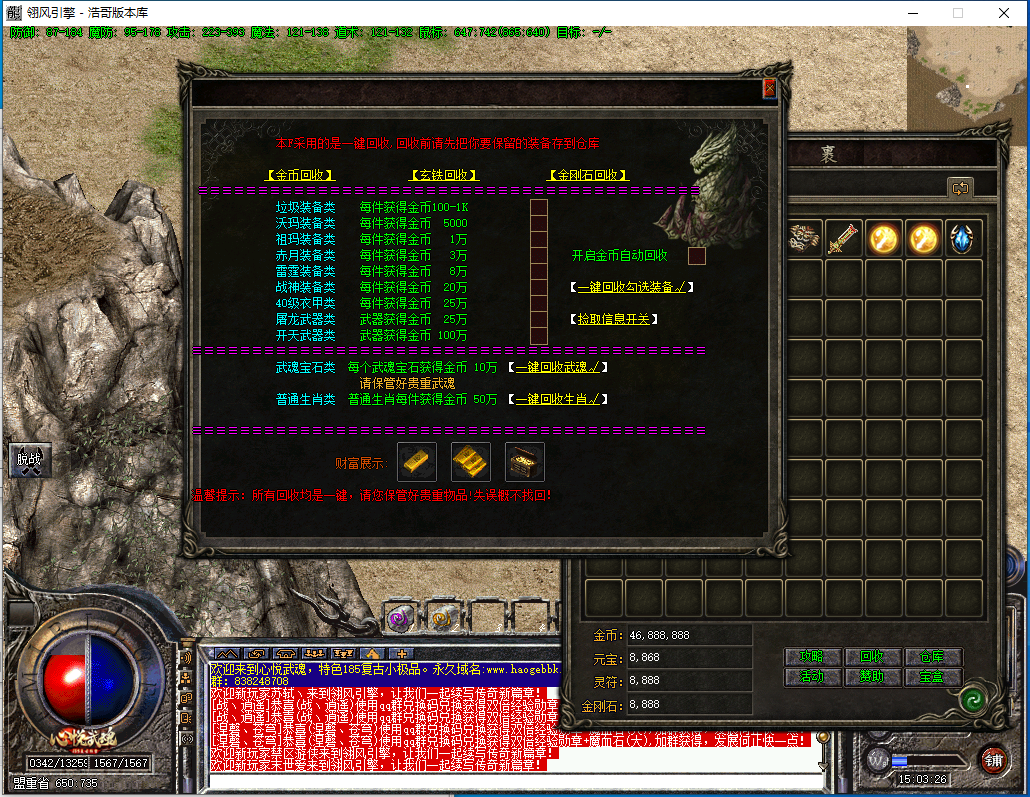Click the 脱战 leave-combat button
This screenshot has height=797, width=1030.
[29, 460]
